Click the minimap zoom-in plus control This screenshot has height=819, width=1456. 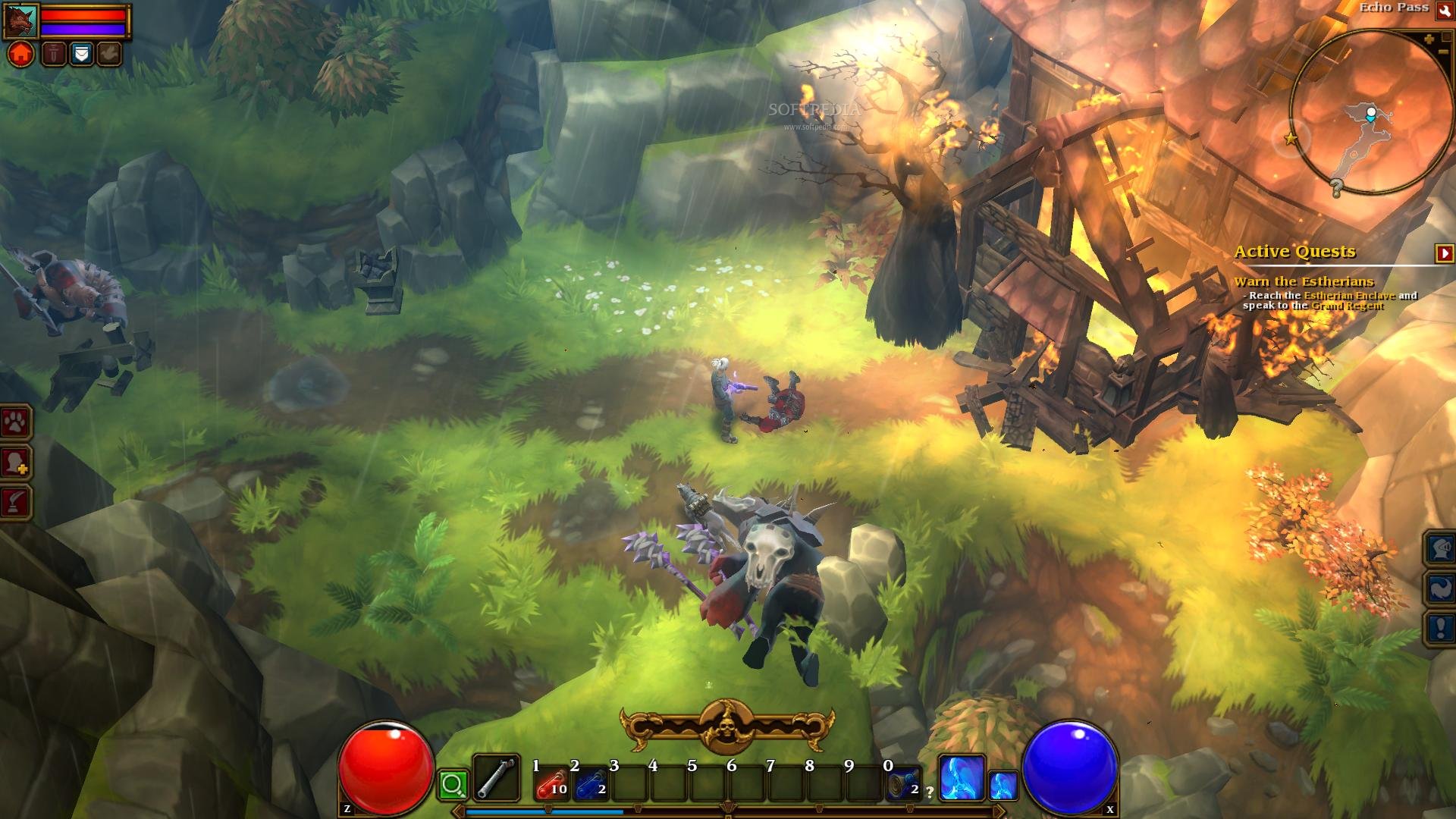1430,40
